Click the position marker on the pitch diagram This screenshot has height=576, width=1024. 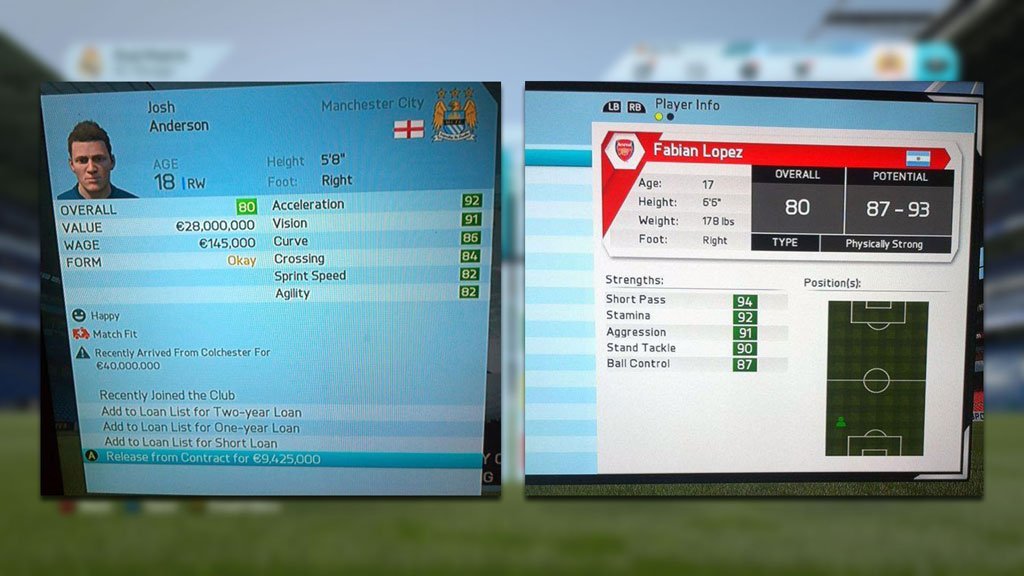click(840, 421)
